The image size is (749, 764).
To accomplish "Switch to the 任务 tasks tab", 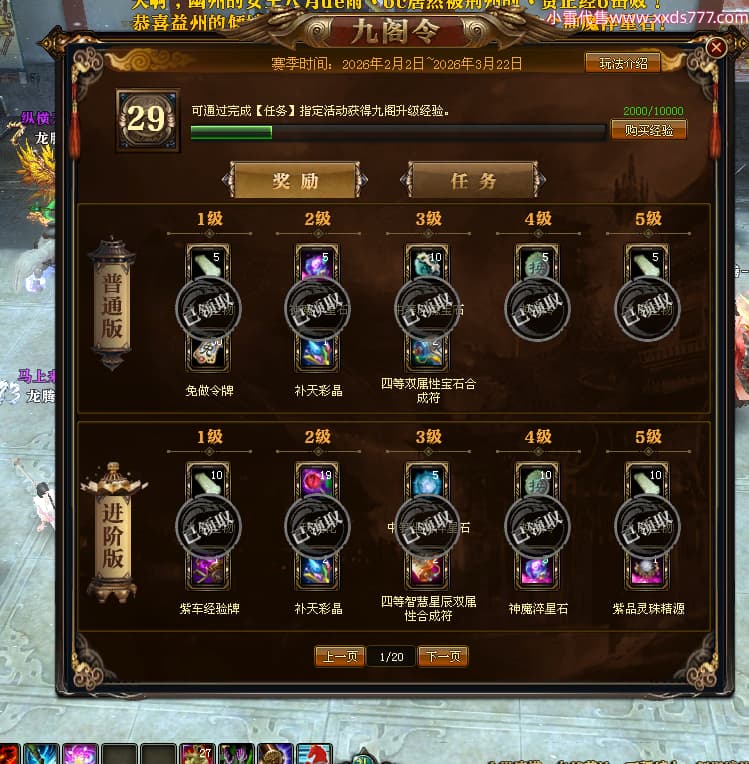I will [473, 181].
